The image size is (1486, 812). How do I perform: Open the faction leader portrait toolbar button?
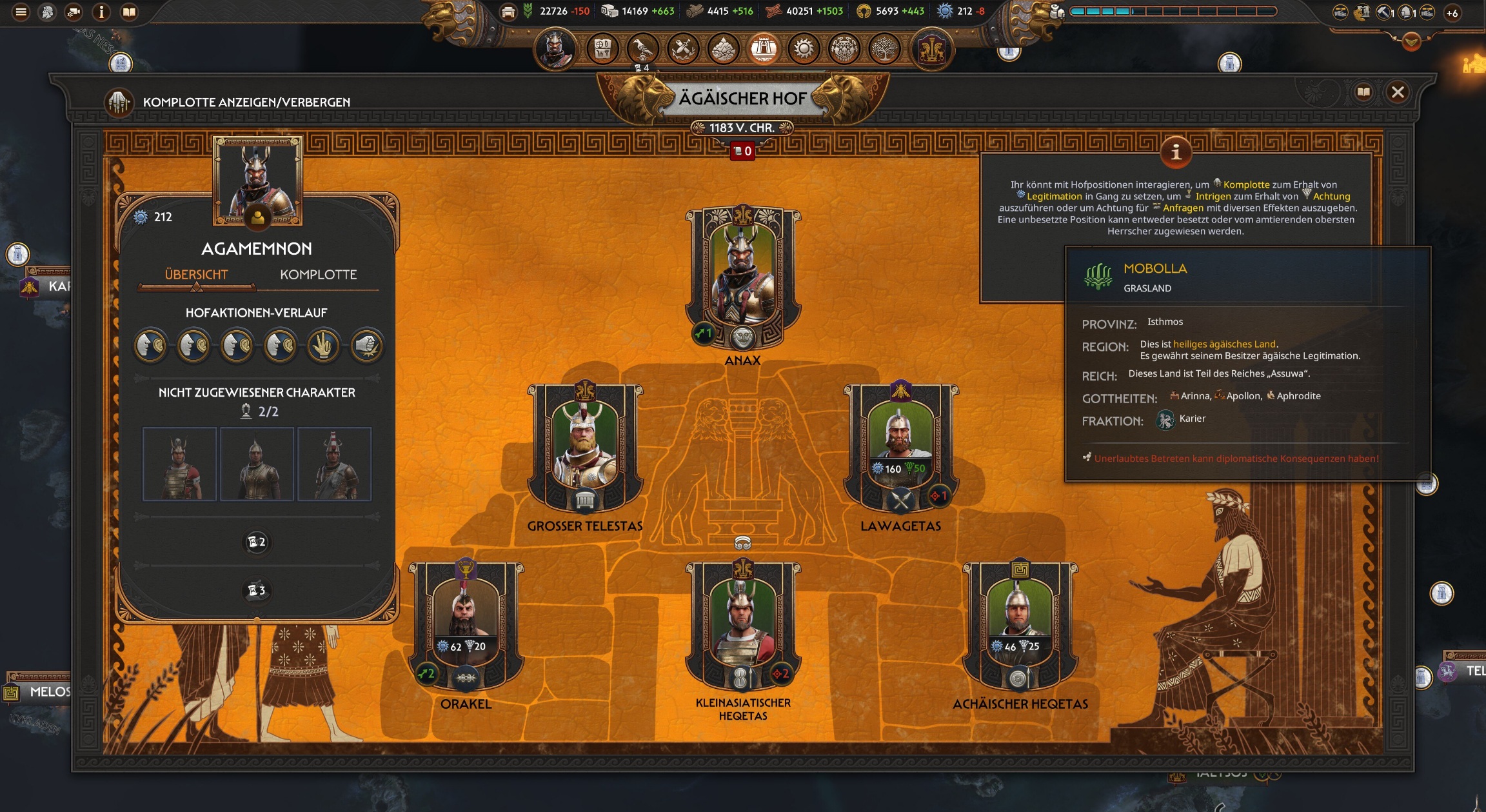[x=555, y=49]
